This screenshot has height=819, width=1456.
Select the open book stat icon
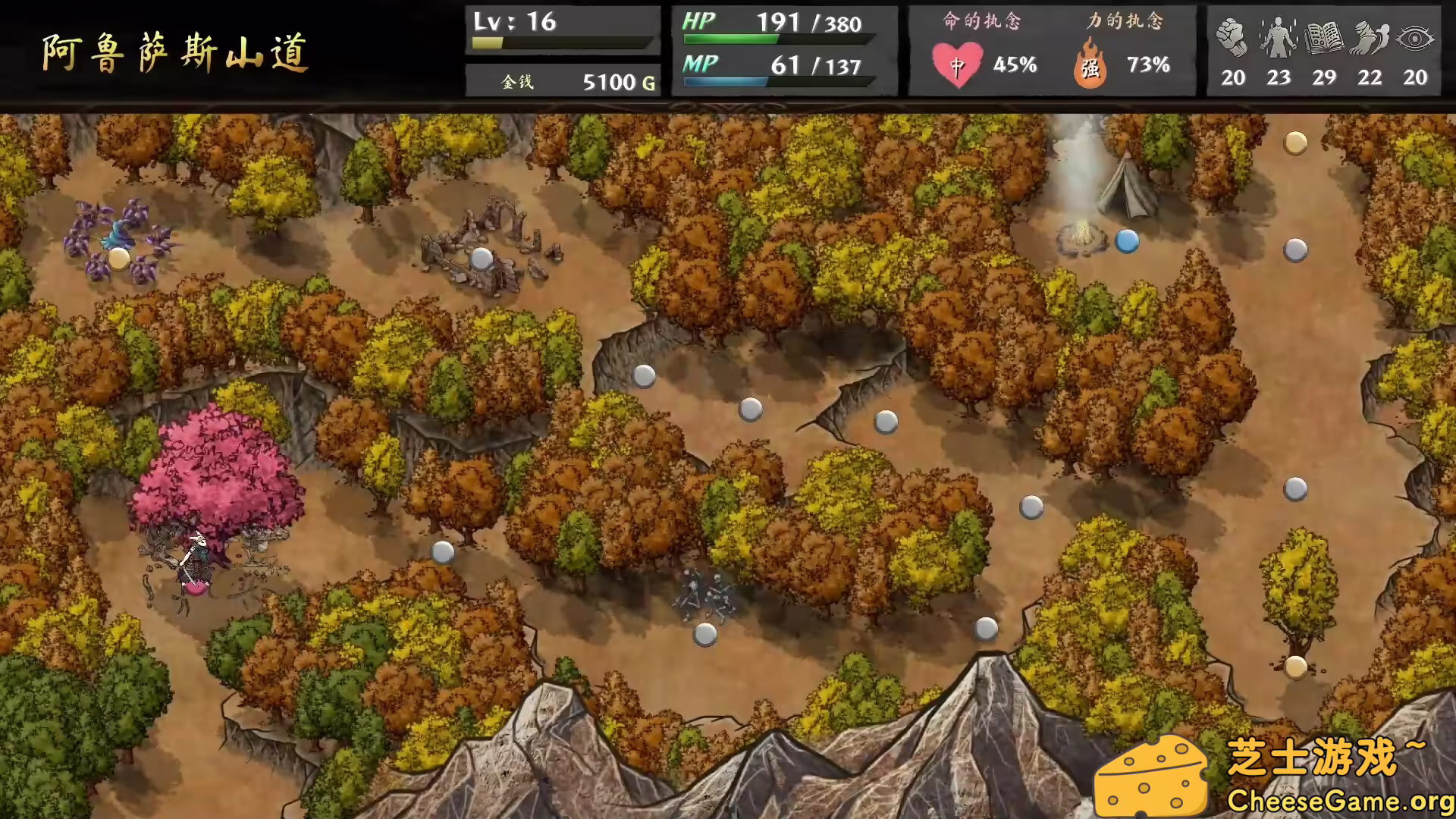(x=1324, y=38)
